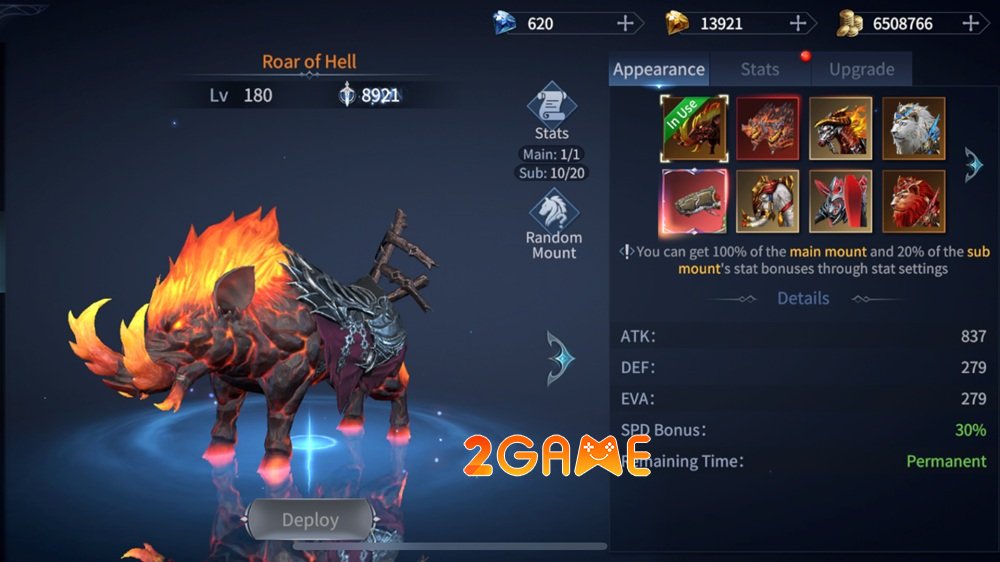Add more blue diamonds
Image resolution: width=1000 pixels, height=562 pixels.
click(x=626, y=23)
